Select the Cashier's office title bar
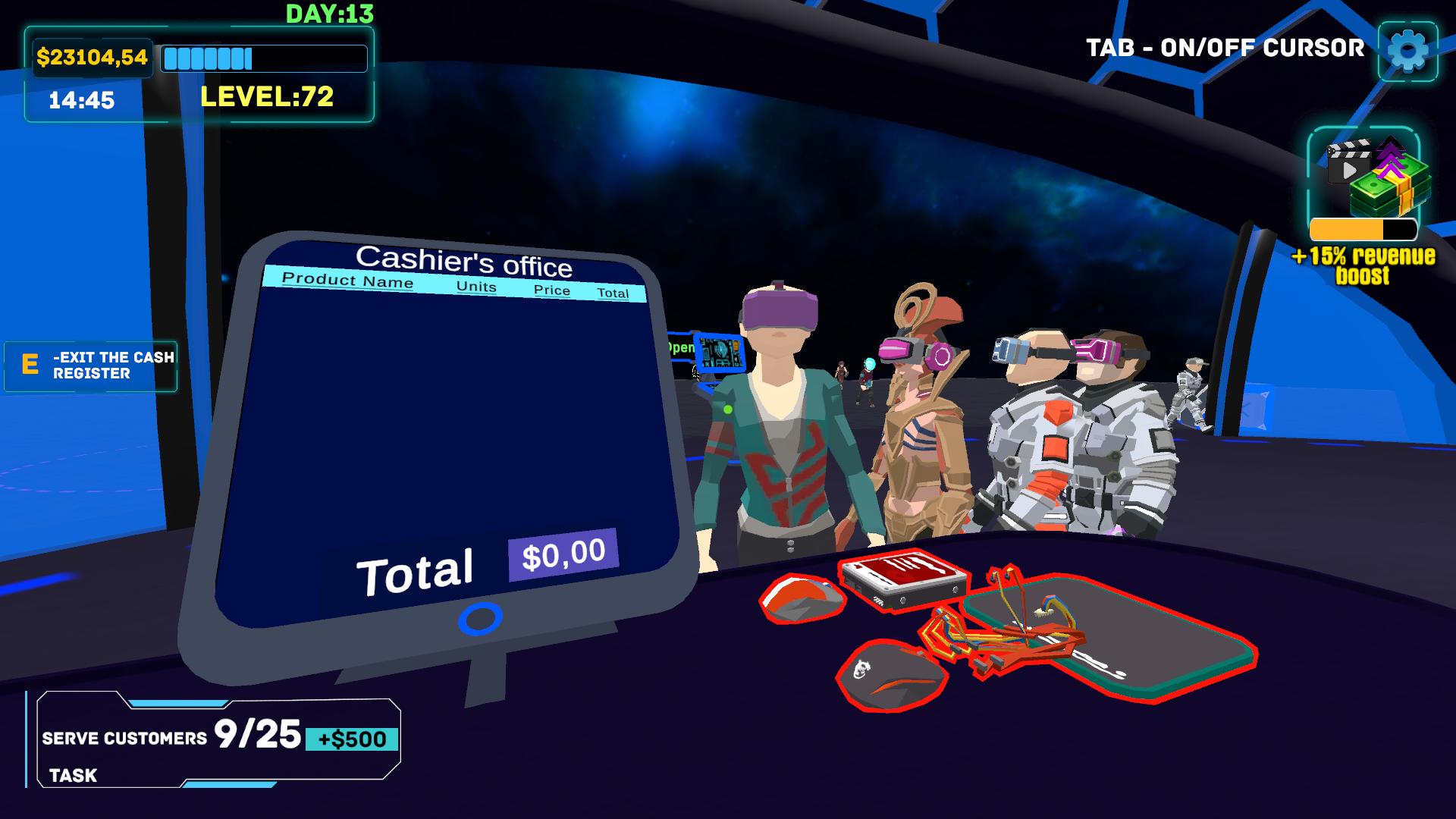 [x=466, y=262]
